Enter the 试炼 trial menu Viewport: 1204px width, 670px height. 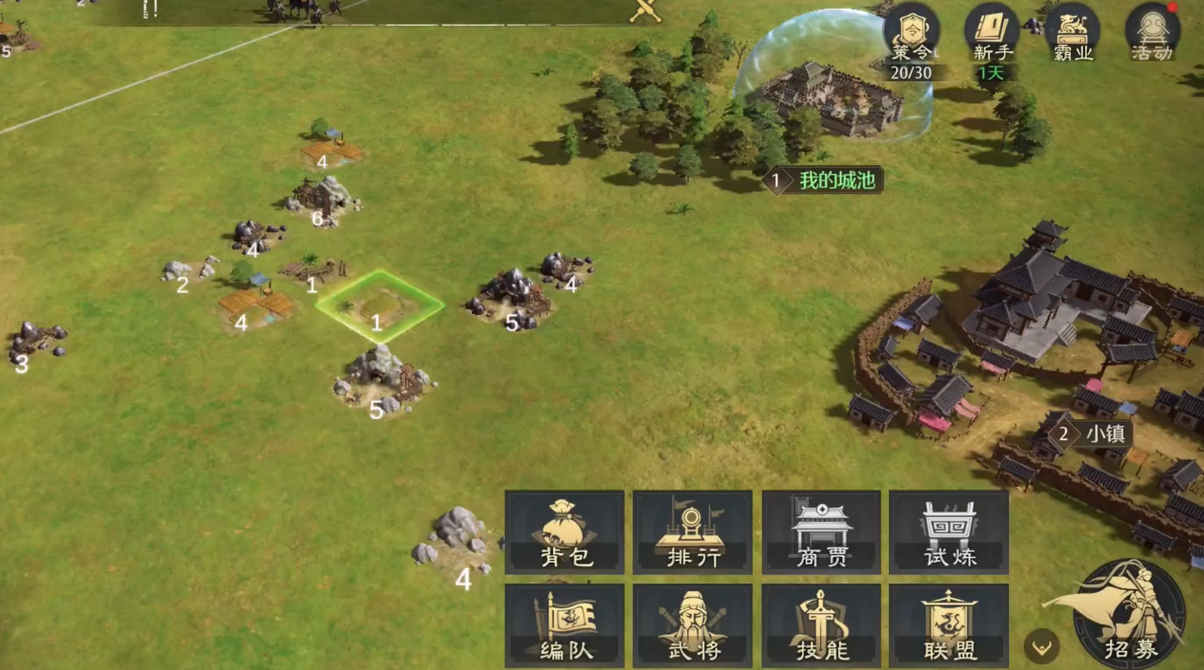point(948,532)
